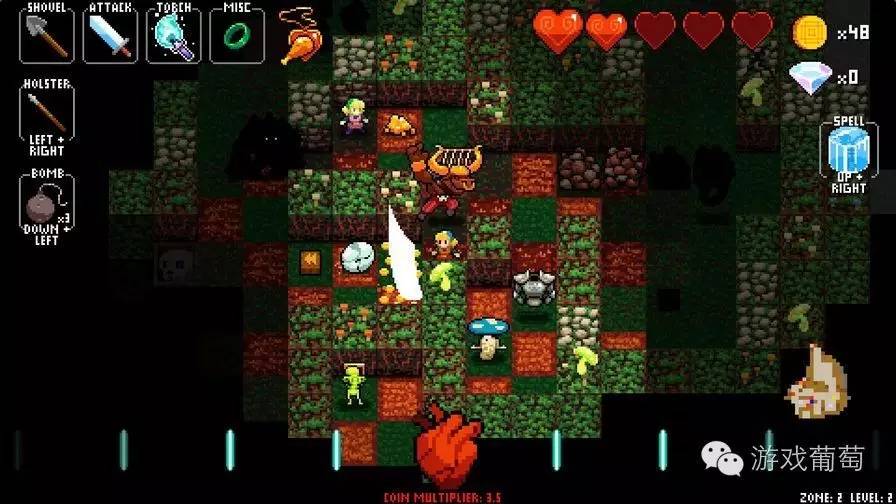Screen dimensions: 896x504
Task: Choose the Torch item slot
Action: tap(174, 34)
